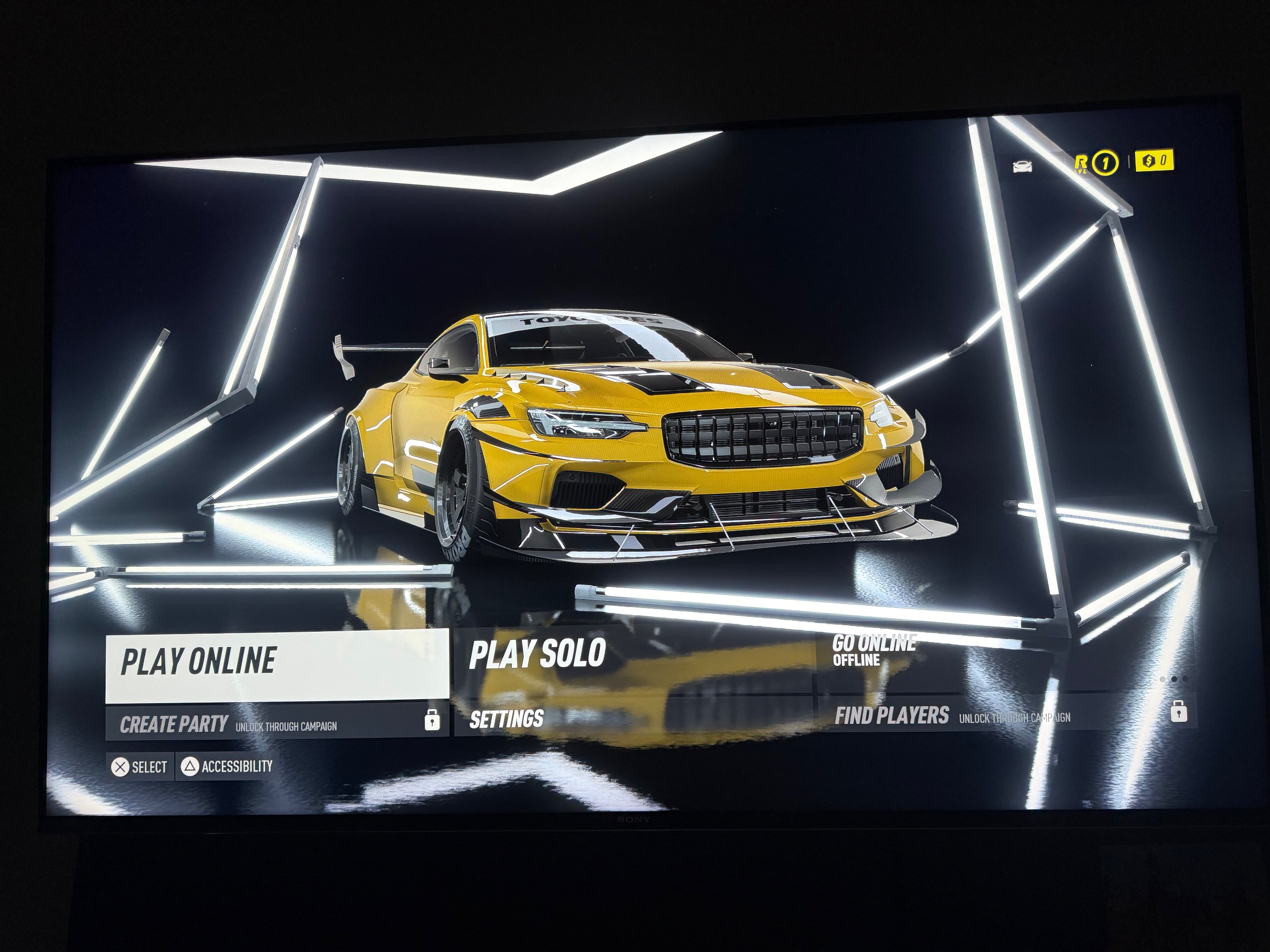Viewport: 1270px width, 952px height.
Task: Select the locked Find Players option
Action: (x=1005, y=715)
